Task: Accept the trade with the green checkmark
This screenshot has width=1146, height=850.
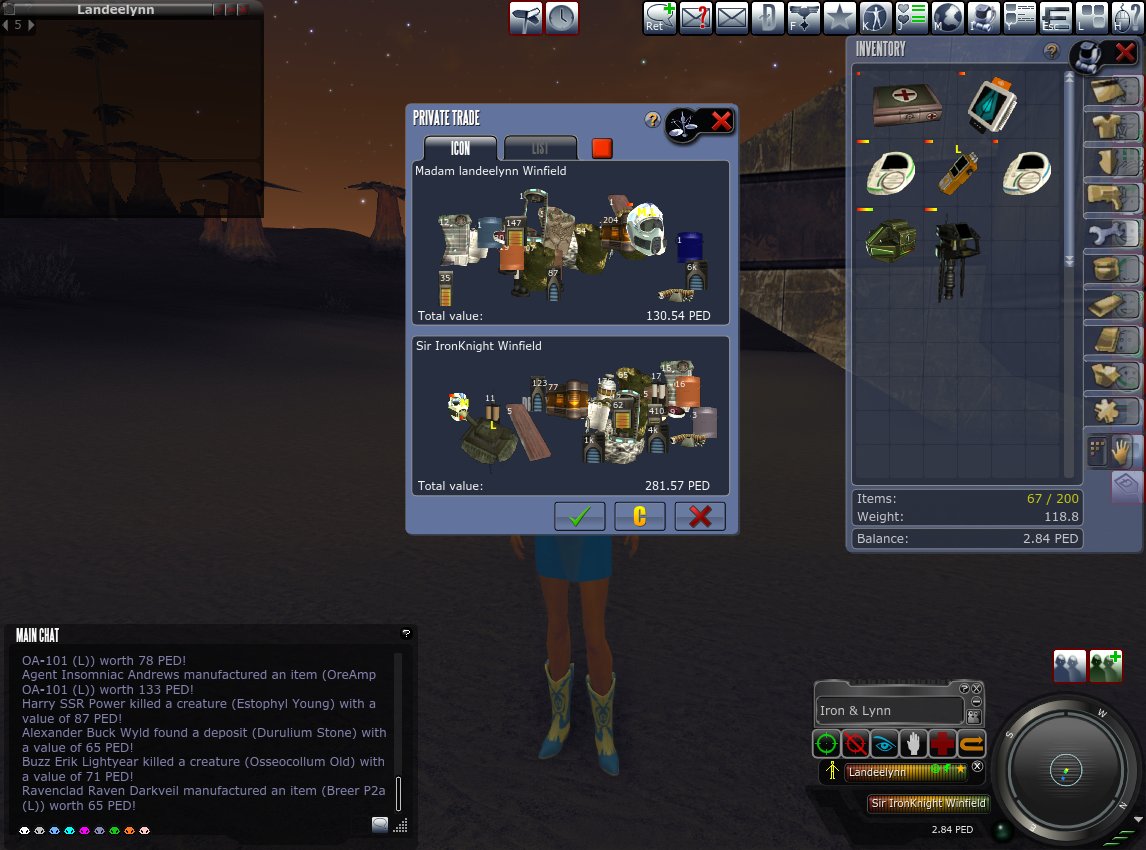Action: [580, 516]
